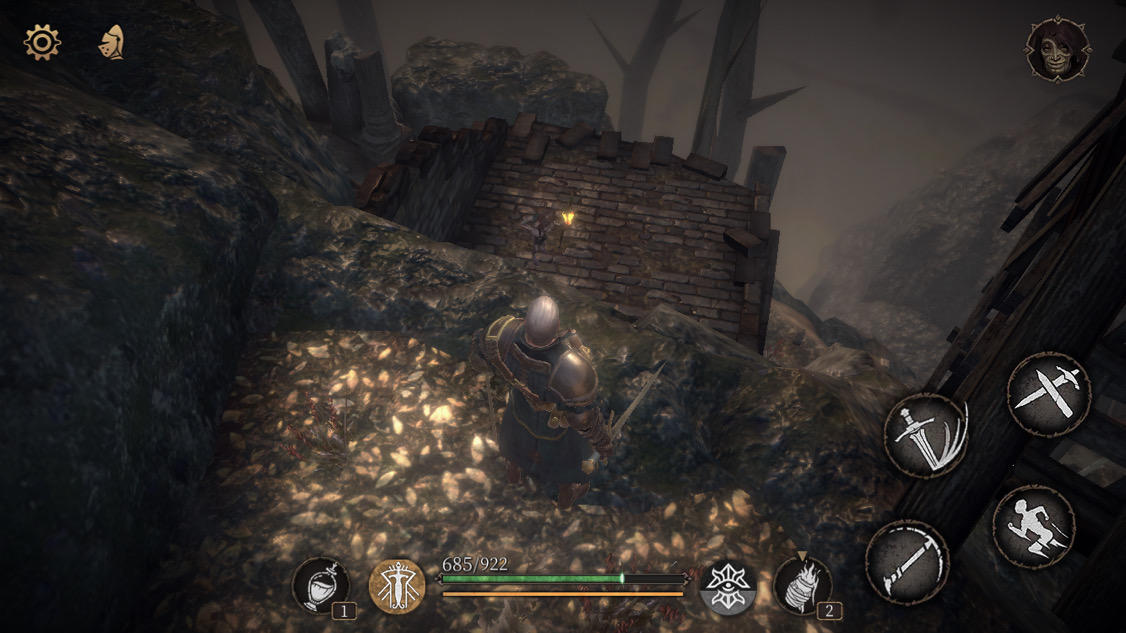Open the knight helmet character menu
The width and height of the screenshot is (1126, 633).
point(111,43)
